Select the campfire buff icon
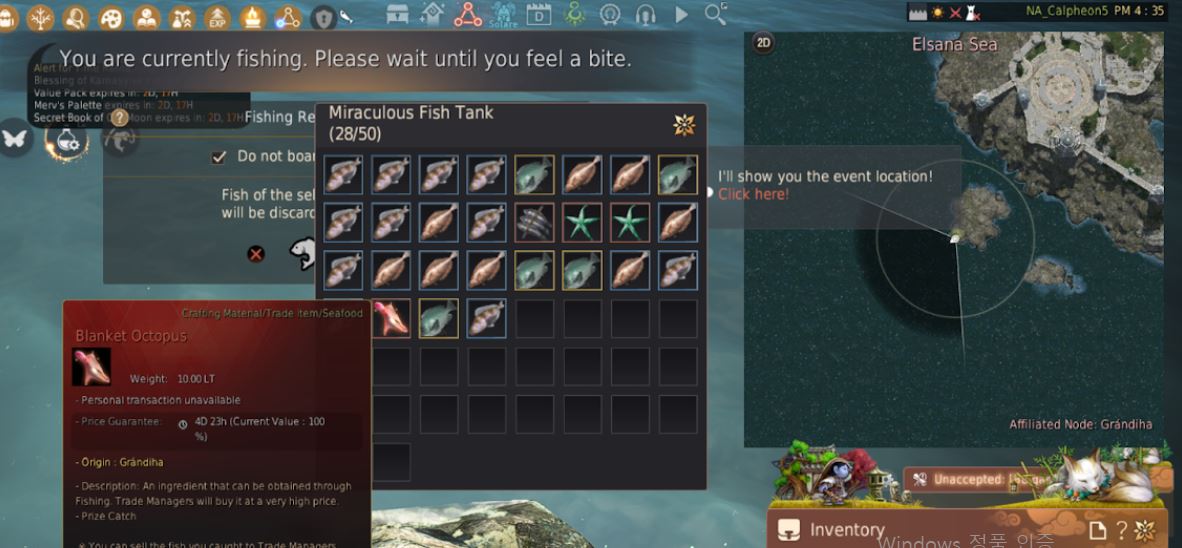The height and width of the screenshot is (548, 1182). tap(253, 17)
